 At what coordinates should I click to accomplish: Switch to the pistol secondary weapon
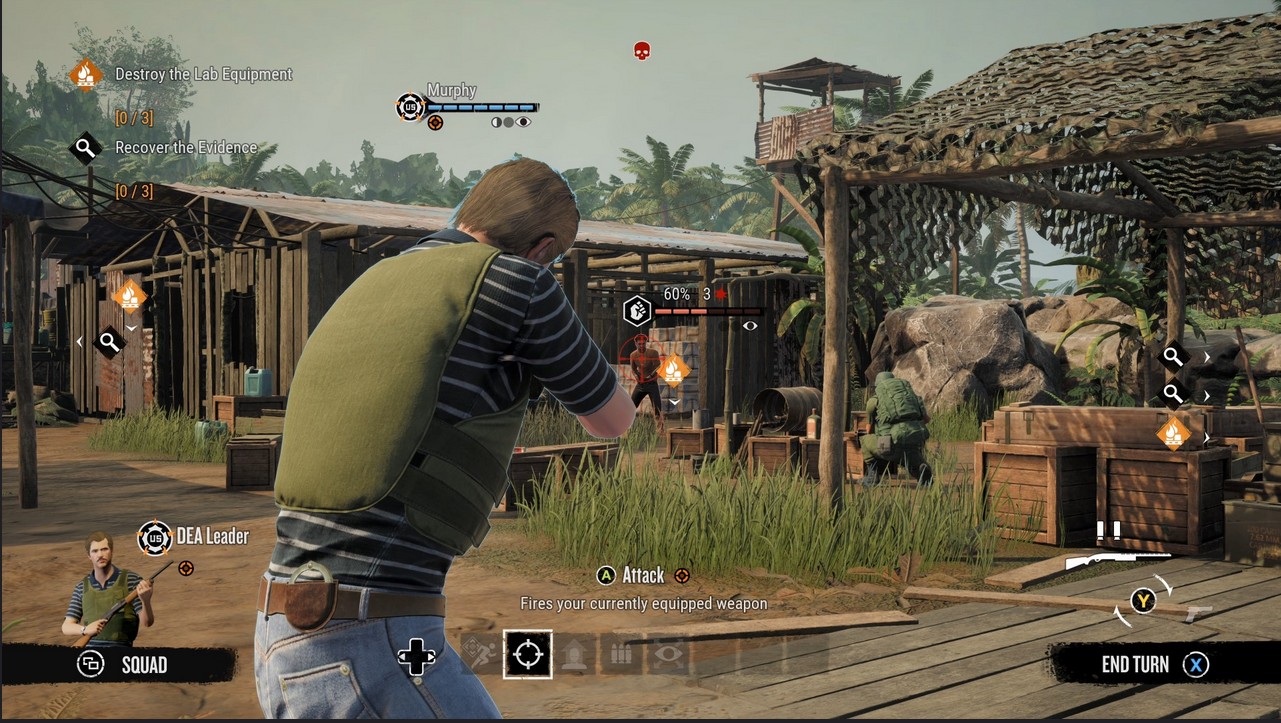pos(1198,612)
